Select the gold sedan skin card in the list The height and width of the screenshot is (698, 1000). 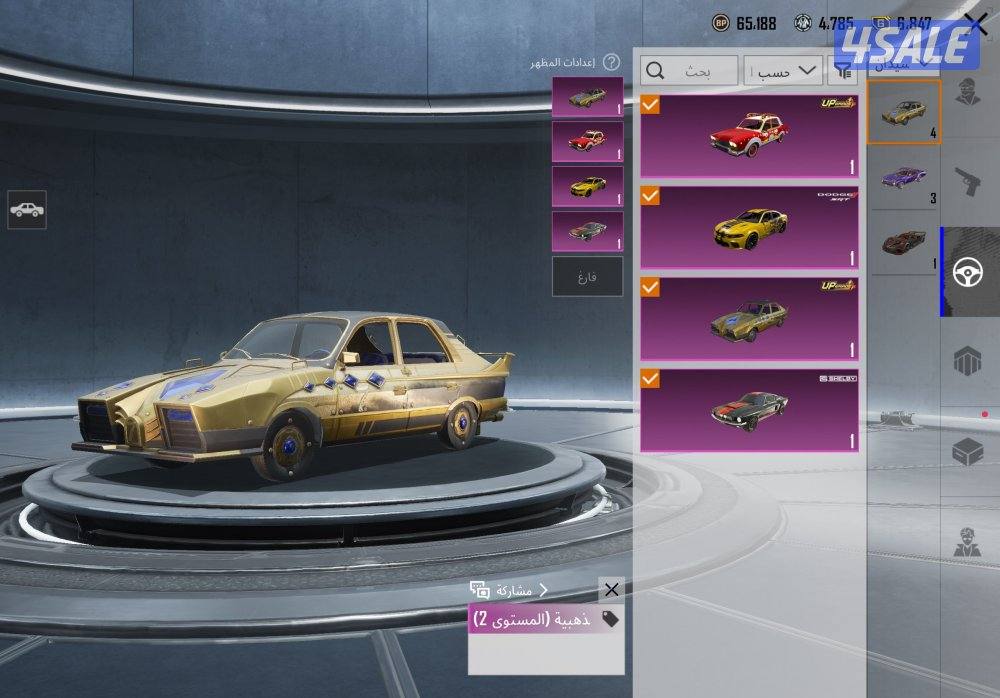(x=749, y=320)
